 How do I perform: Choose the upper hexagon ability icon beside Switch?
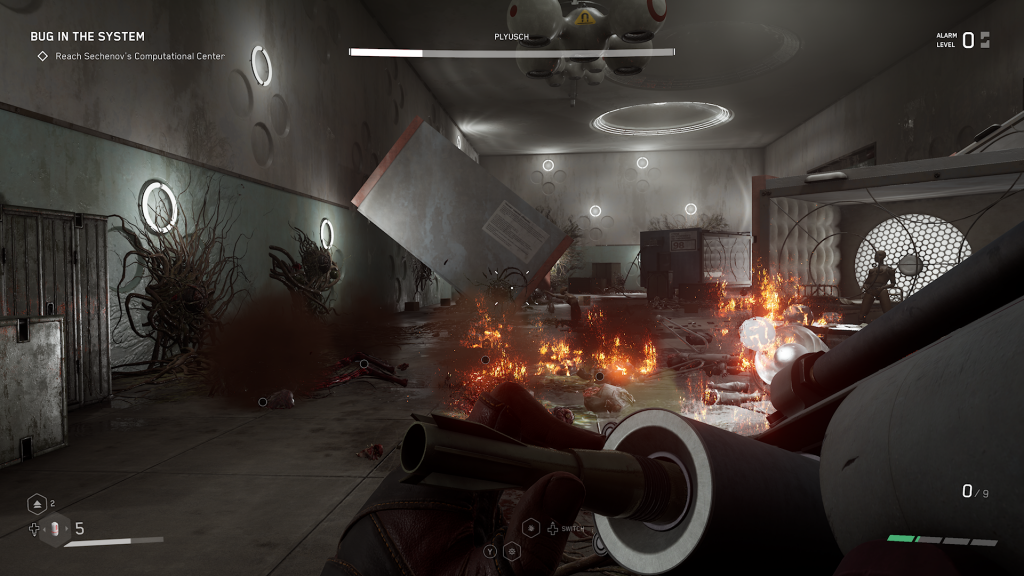tap(531, 527)
